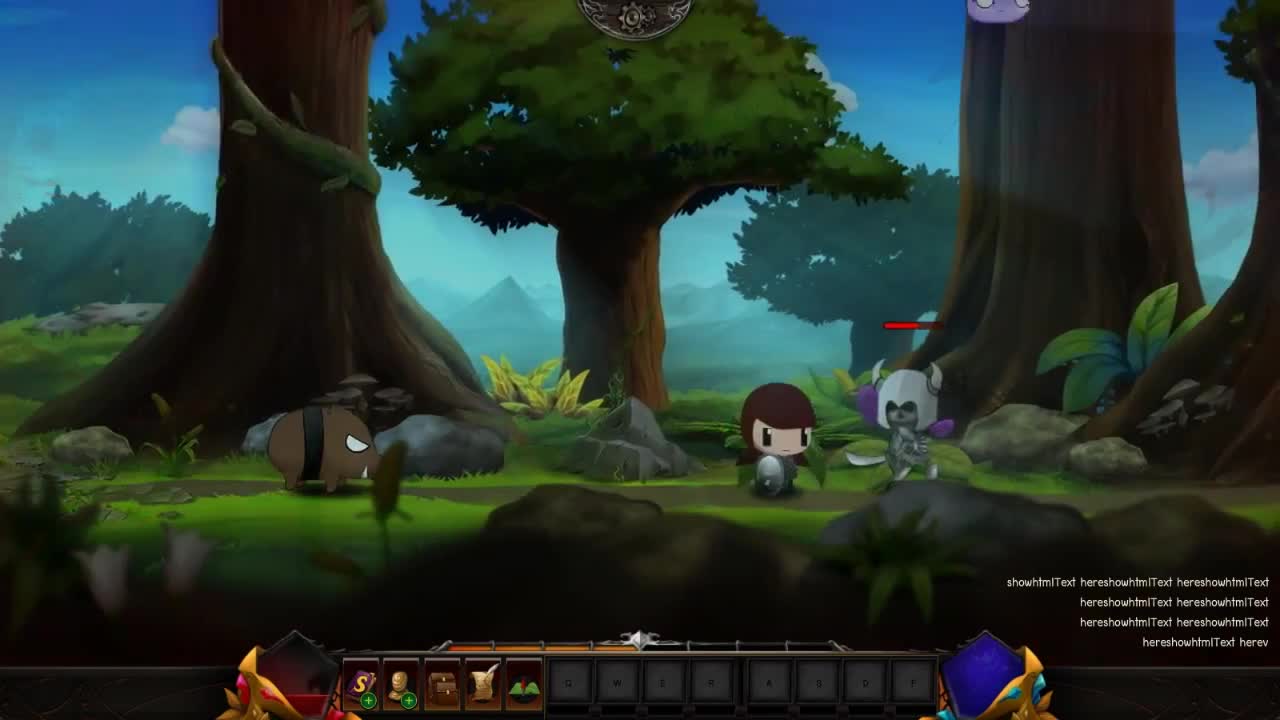Click the plus badge on the skill book
Image resolution: width=1280 pixels, height=720 pixels.
(368, 701)
